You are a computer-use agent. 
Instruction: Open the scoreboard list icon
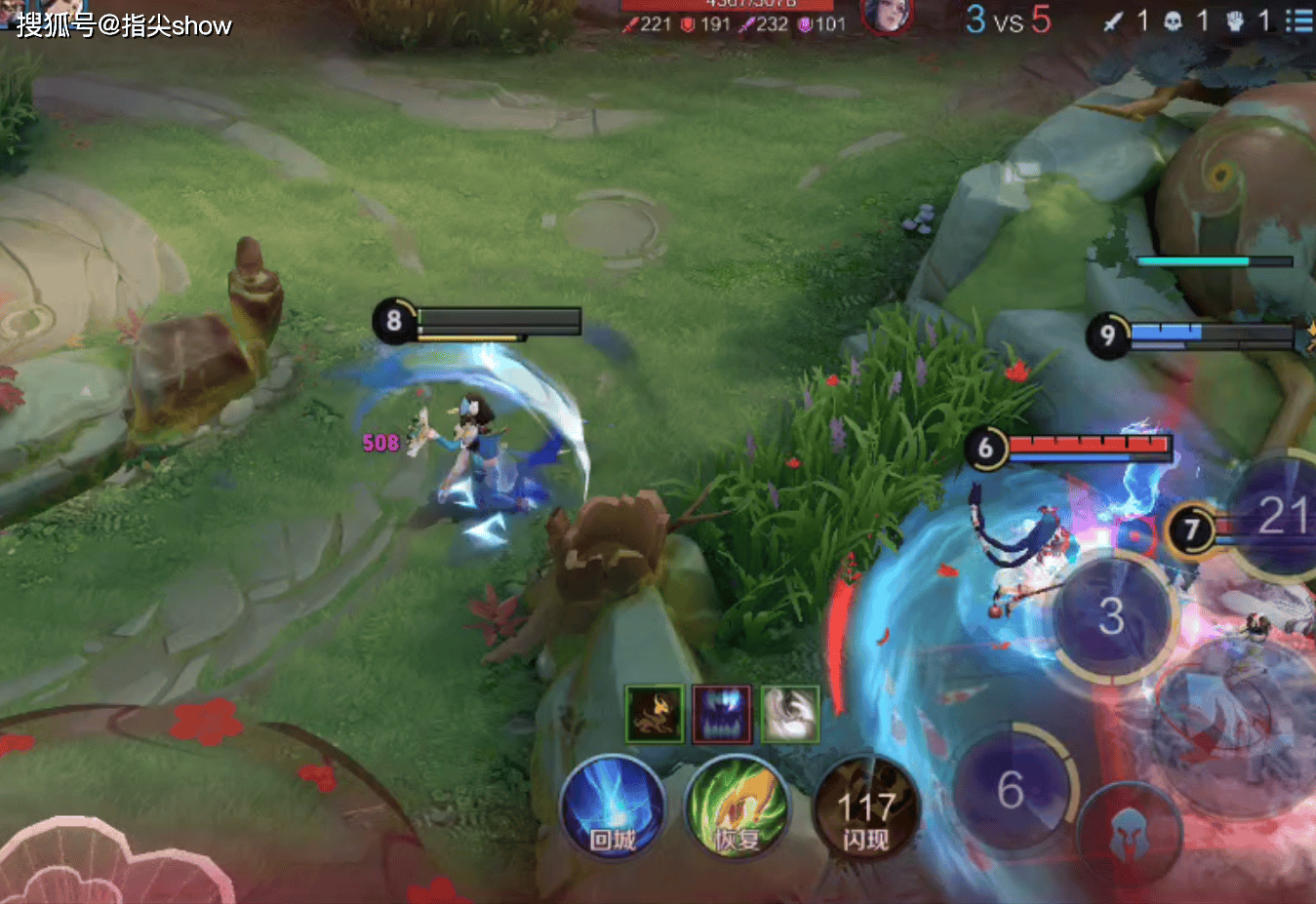[1298, 20]
